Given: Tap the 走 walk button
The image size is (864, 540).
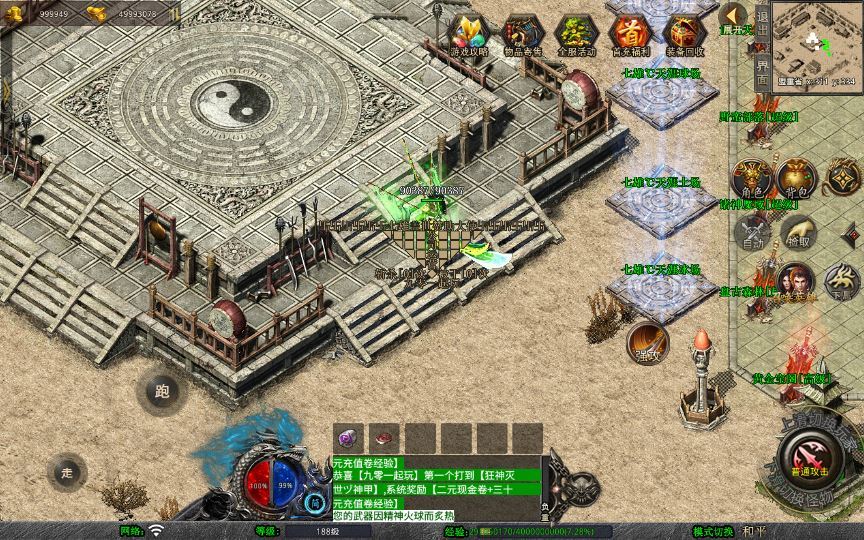Looking at the screenshot, I should click(x=68, y=472).
